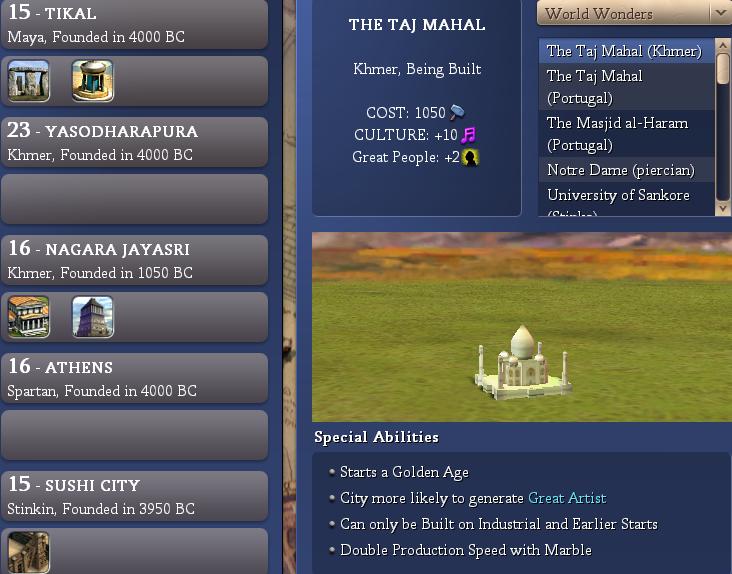732x574 pixels.
Task: Choose the Yasodharapura city row
Action: (x=134, y=142)
